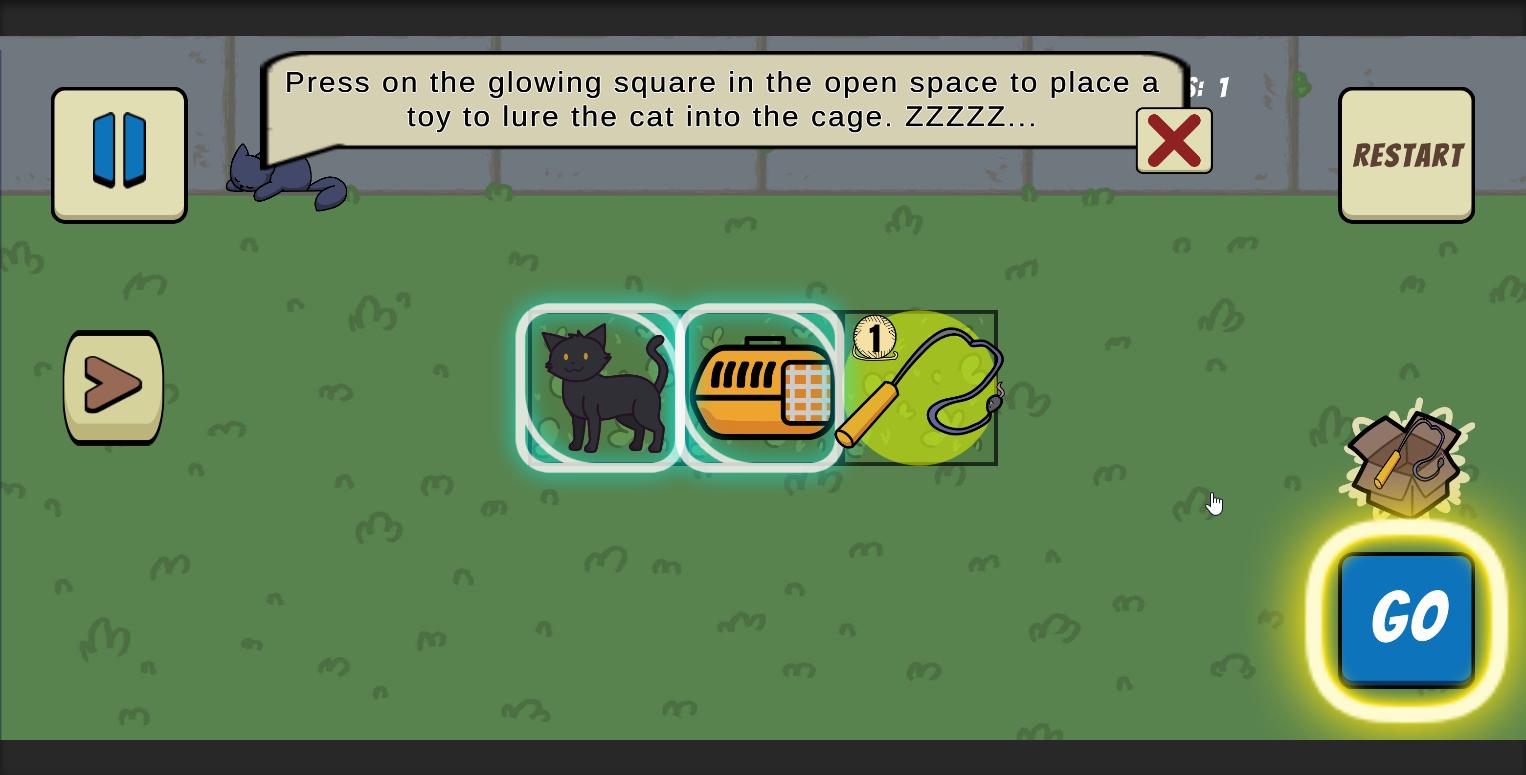The height and width of the screenshot is (775, 1526).
Task: Restart the level
Action: click(x=1405, y=154)
